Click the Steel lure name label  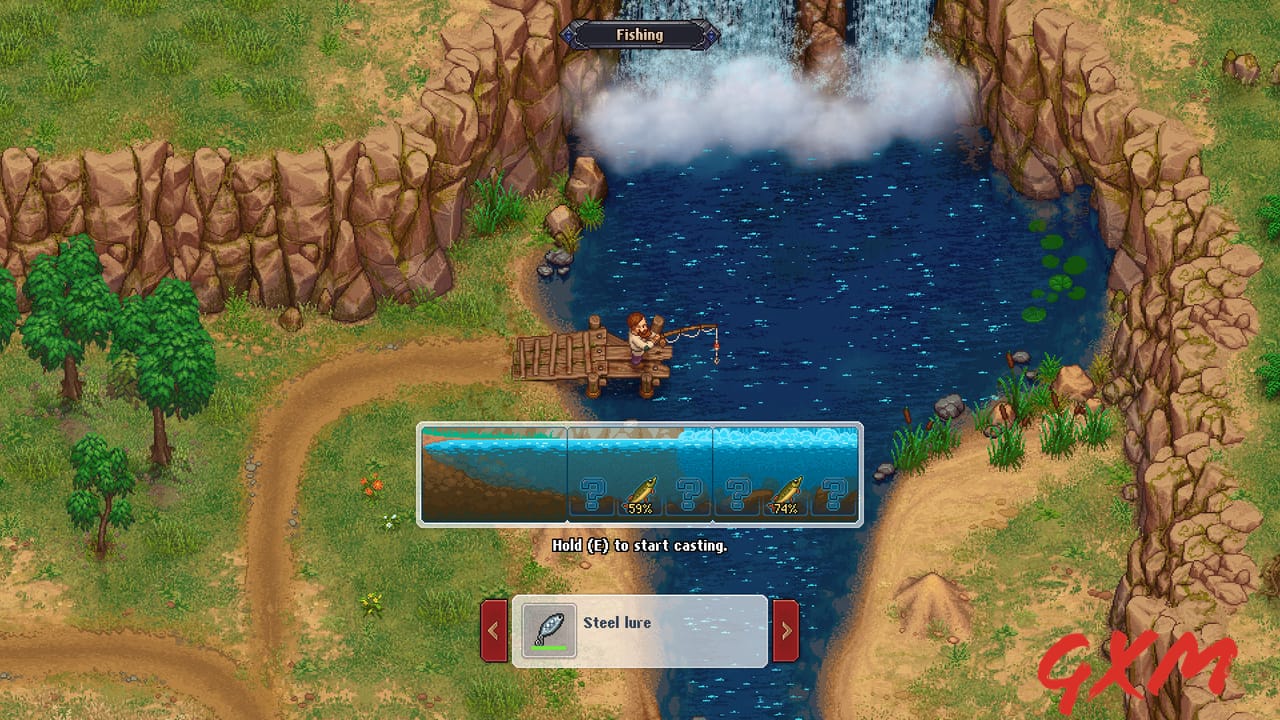coord(616,622)
